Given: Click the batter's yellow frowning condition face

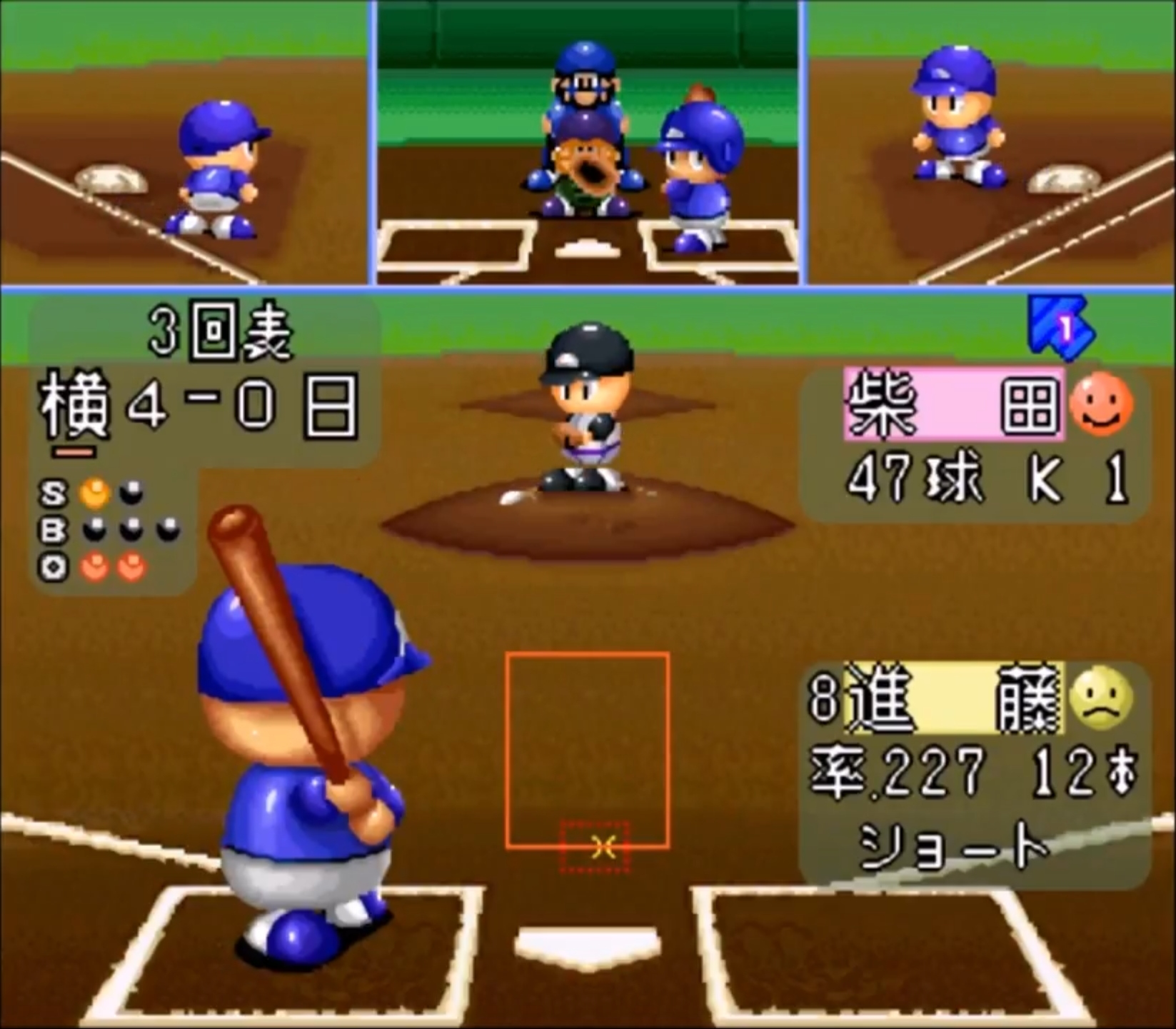Looking at the screenshot, I should [x=1102, y=698].
